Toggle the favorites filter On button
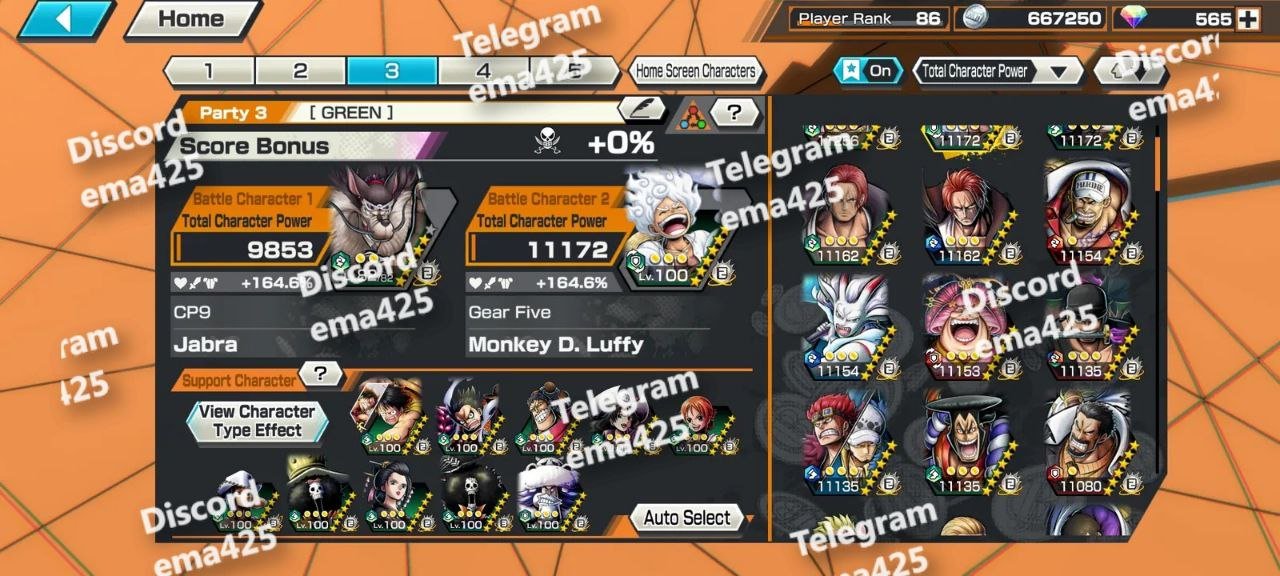Viewport: 1280px width, 576px height. point(868,71)
